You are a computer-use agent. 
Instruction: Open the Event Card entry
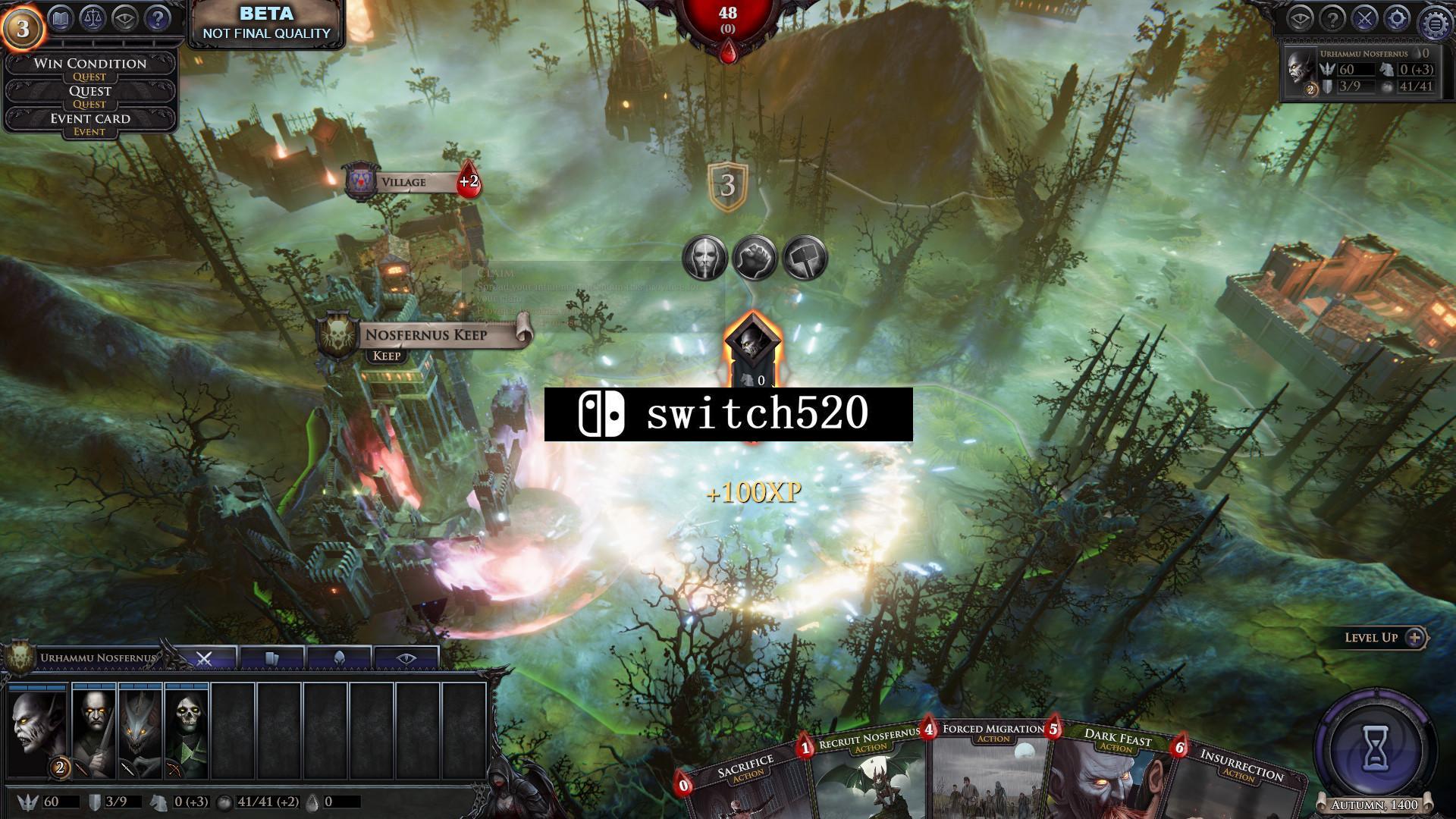click(x=90, y=119)
